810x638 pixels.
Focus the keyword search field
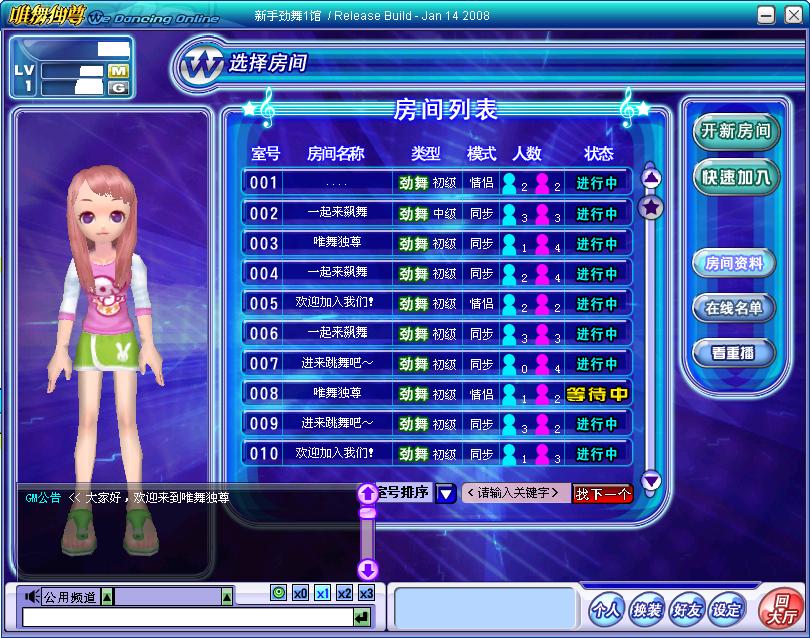[x=515, y=493]
